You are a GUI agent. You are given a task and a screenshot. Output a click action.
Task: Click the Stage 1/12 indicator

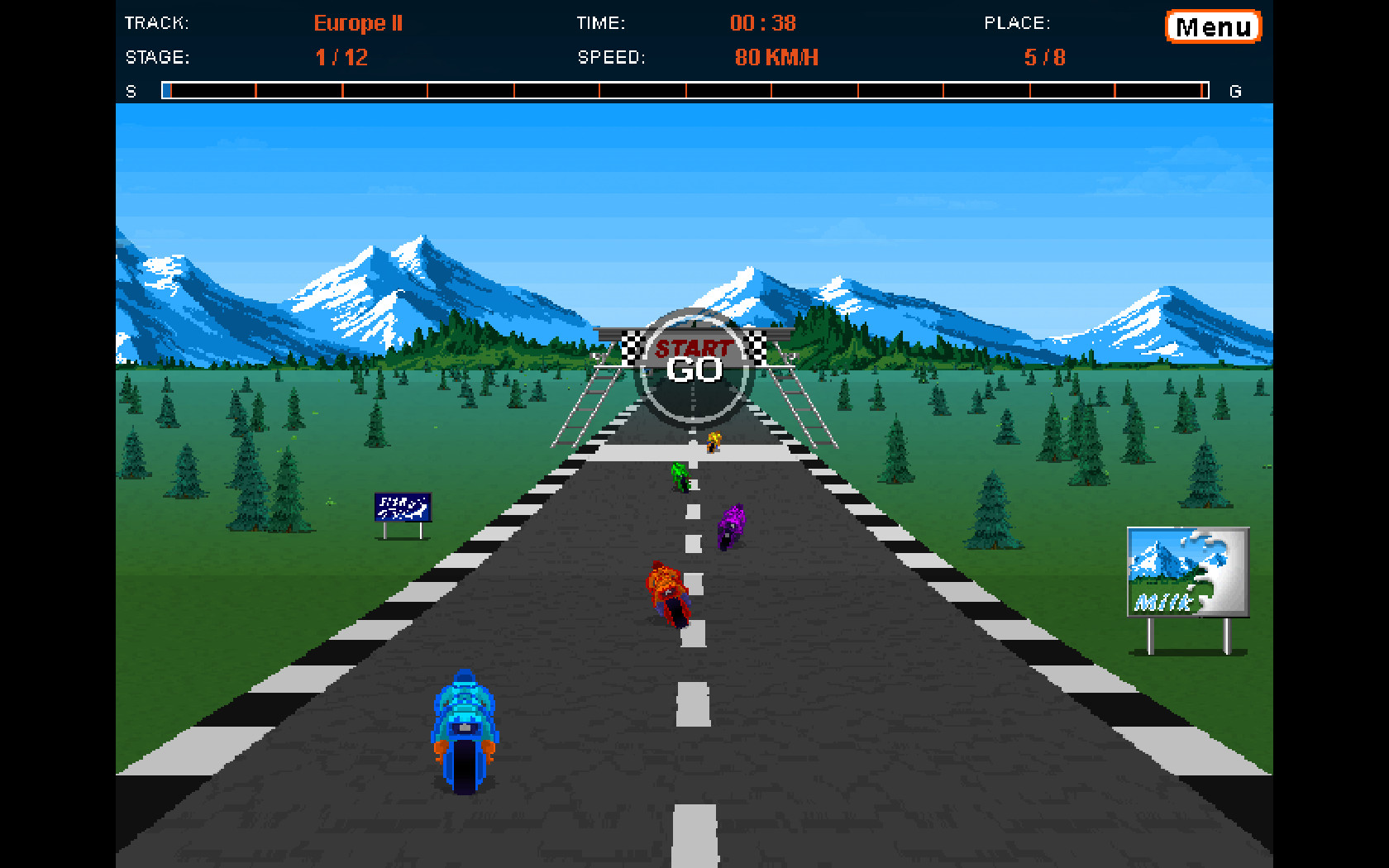click(341, 58)
